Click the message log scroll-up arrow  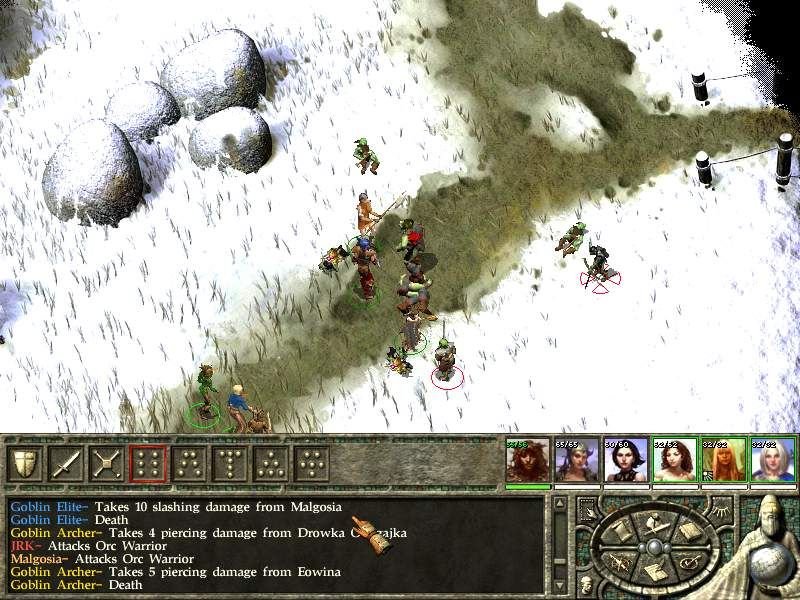[x=559, y=503]
